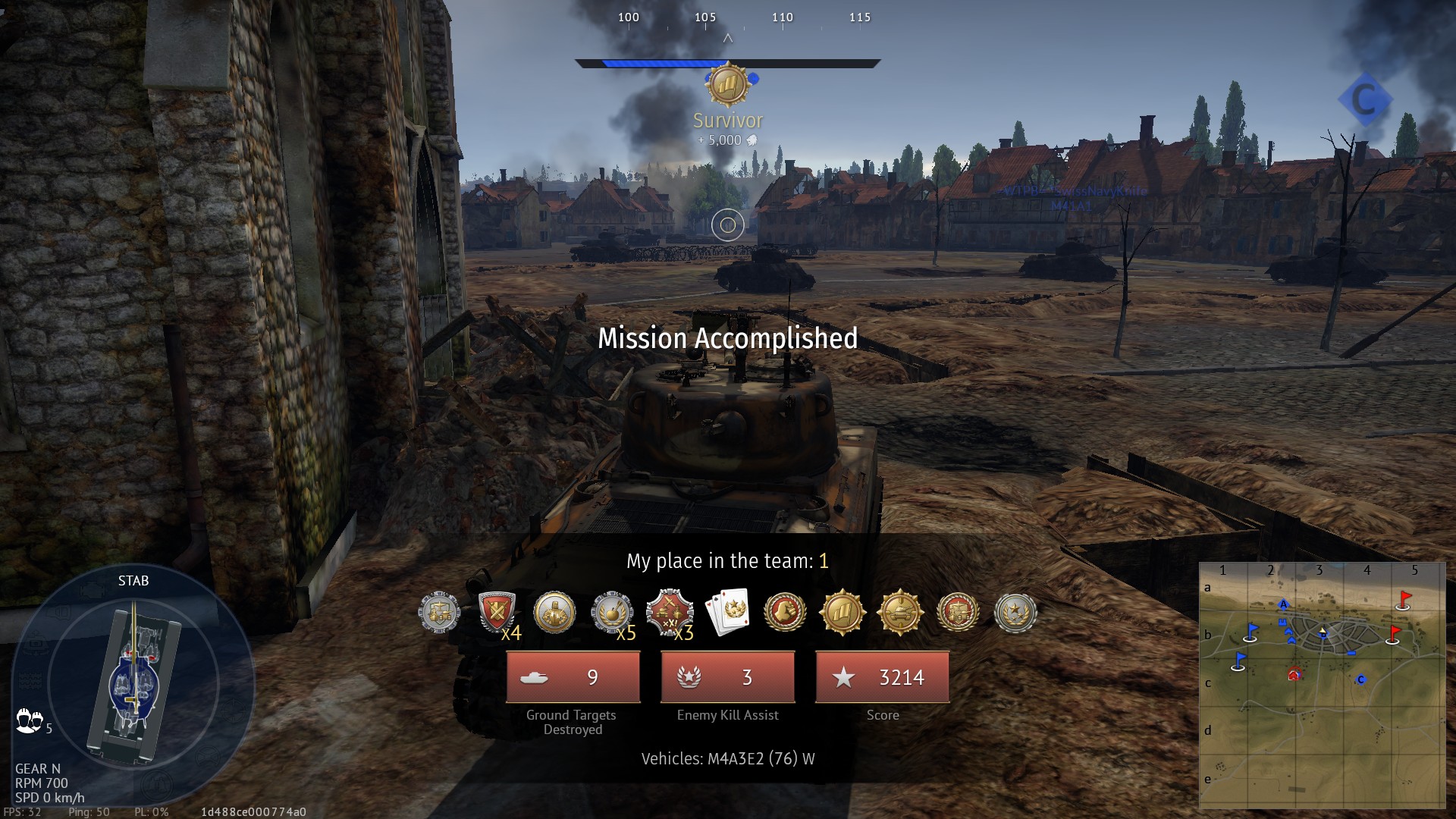Click the Score stat box
The width and height of the screenshot is (1456, 819).
[883, 677]
